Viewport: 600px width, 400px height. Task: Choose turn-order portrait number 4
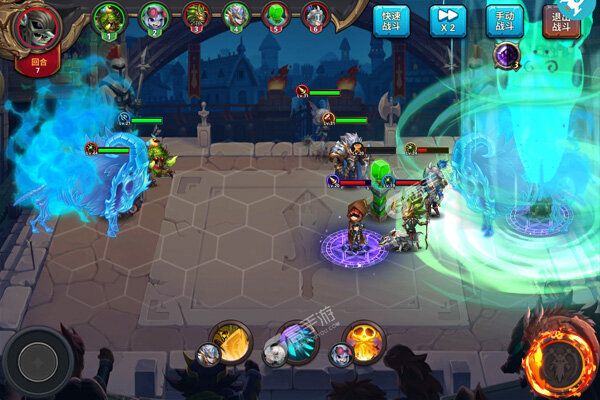[x=236, y=17]
